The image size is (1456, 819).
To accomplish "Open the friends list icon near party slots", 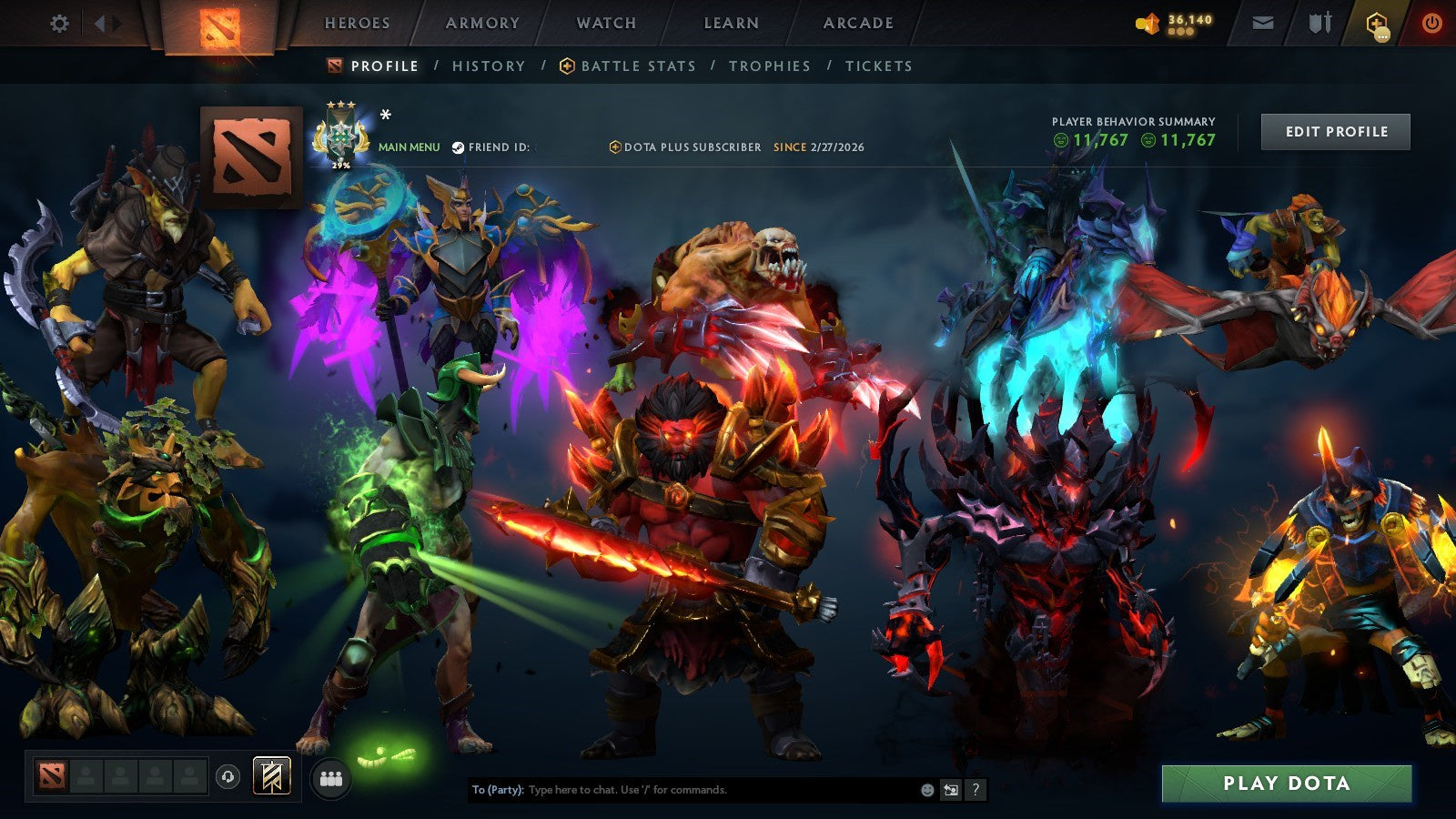I will [x=332, y=777].
